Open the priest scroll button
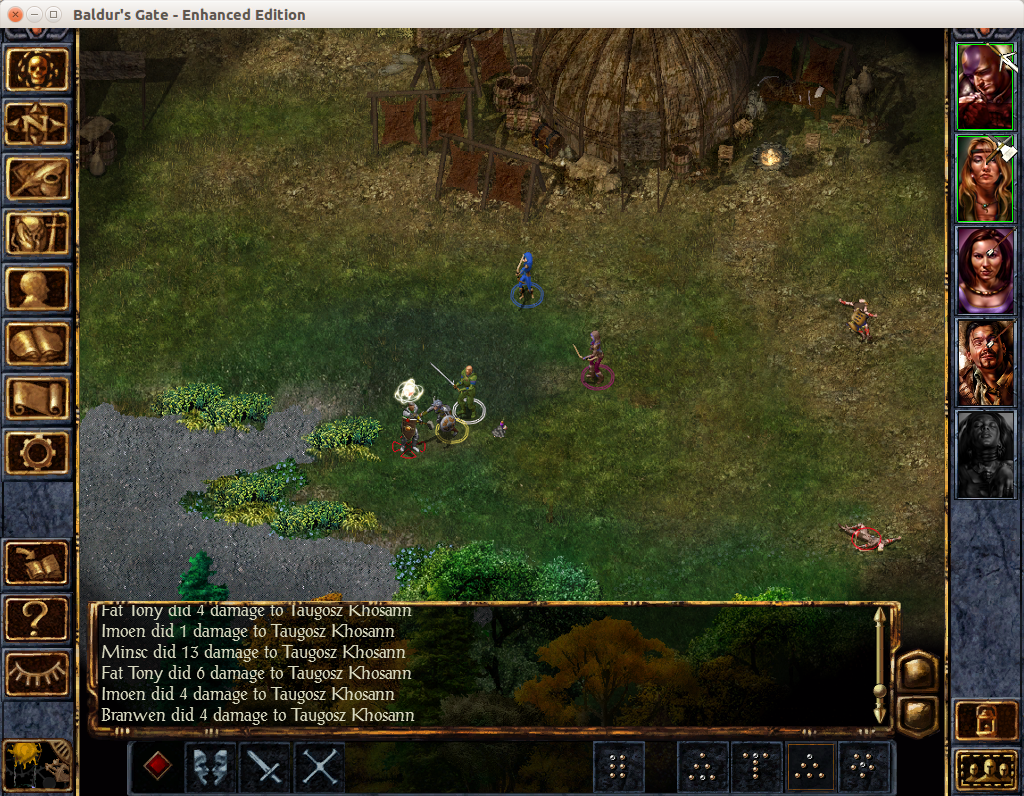This screenshot has width=1024, height=796. (x=38, y=398)
